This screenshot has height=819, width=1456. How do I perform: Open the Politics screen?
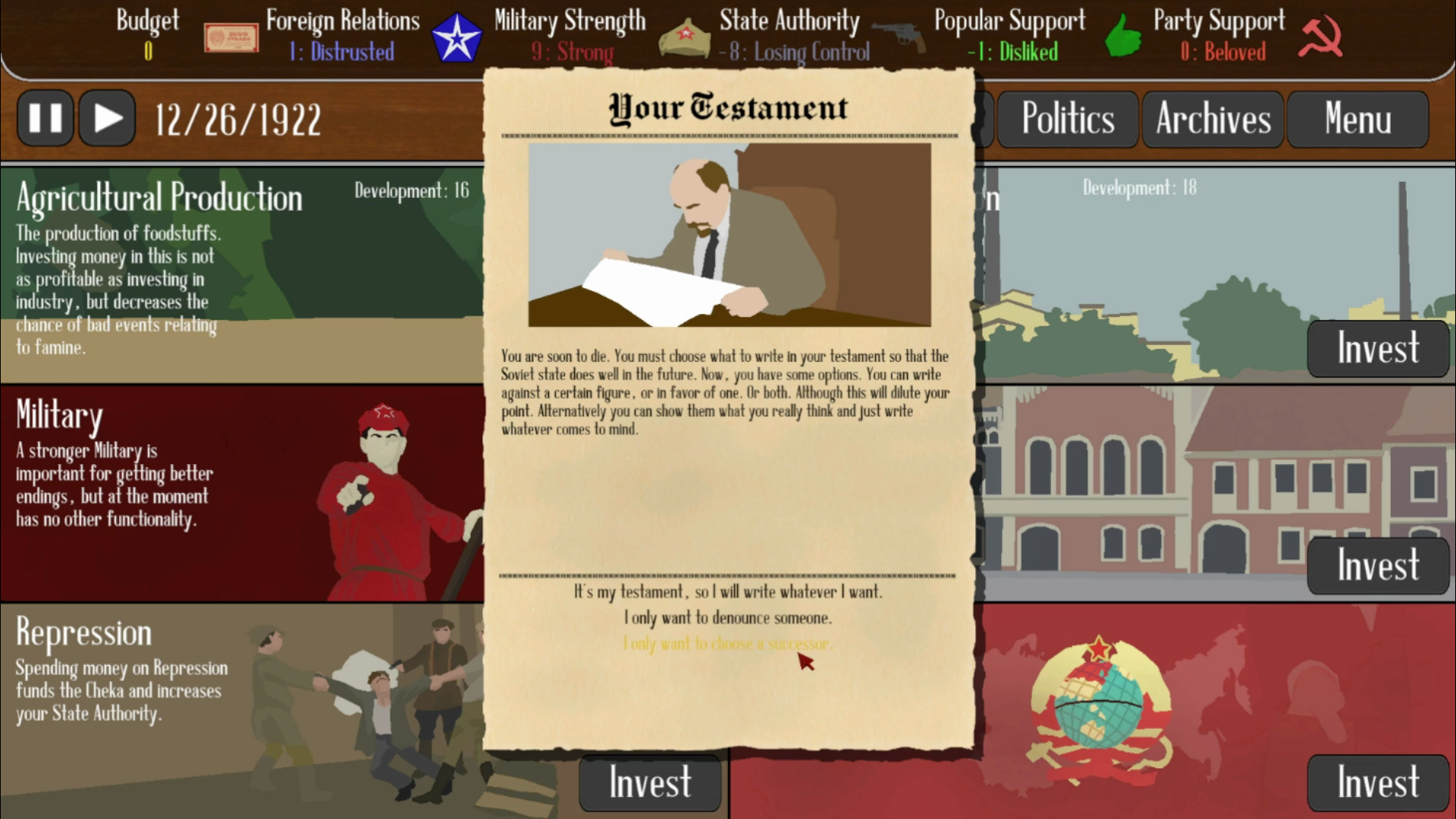point(1068,118)
